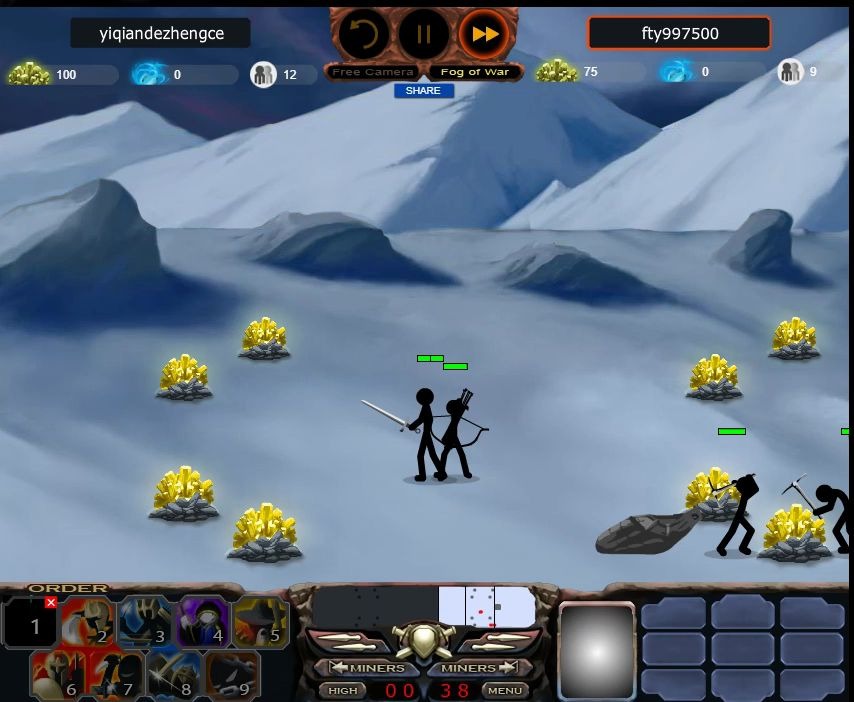The image size is (854, 702).
Task: Click the blue SHARE button
Action: (x=424, y=91)
